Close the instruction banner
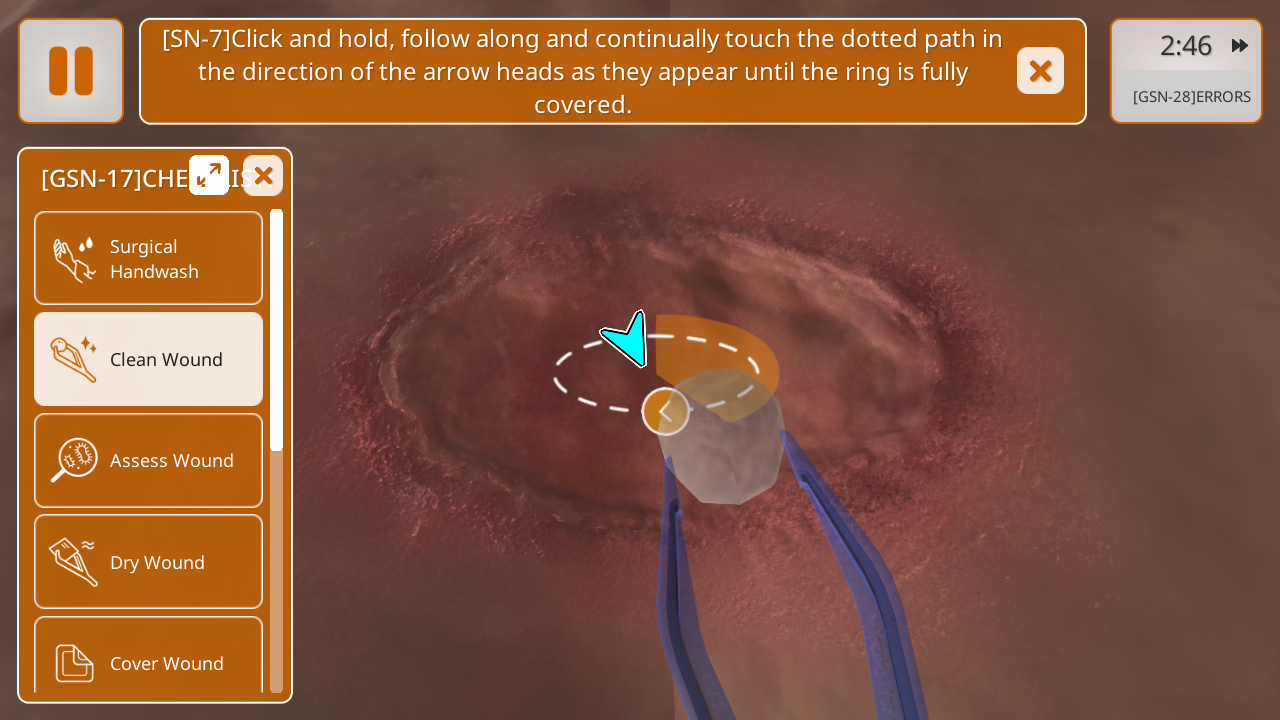This screenshot has height=720, width=1280. pos(1040,71)
